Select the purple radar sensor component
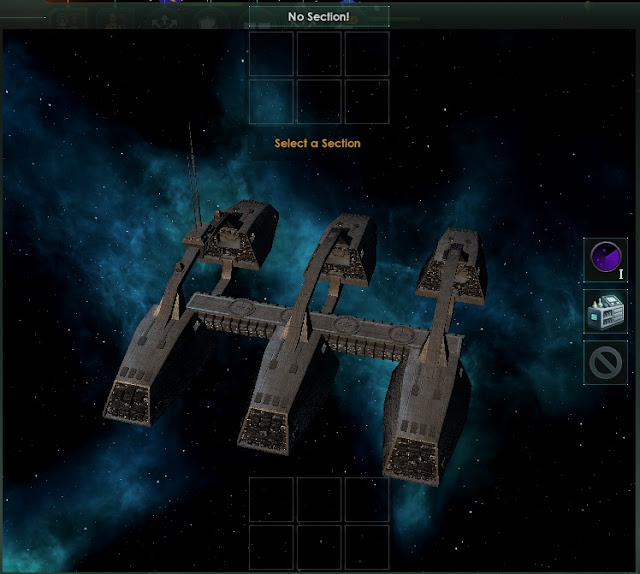 click(605, 260)
